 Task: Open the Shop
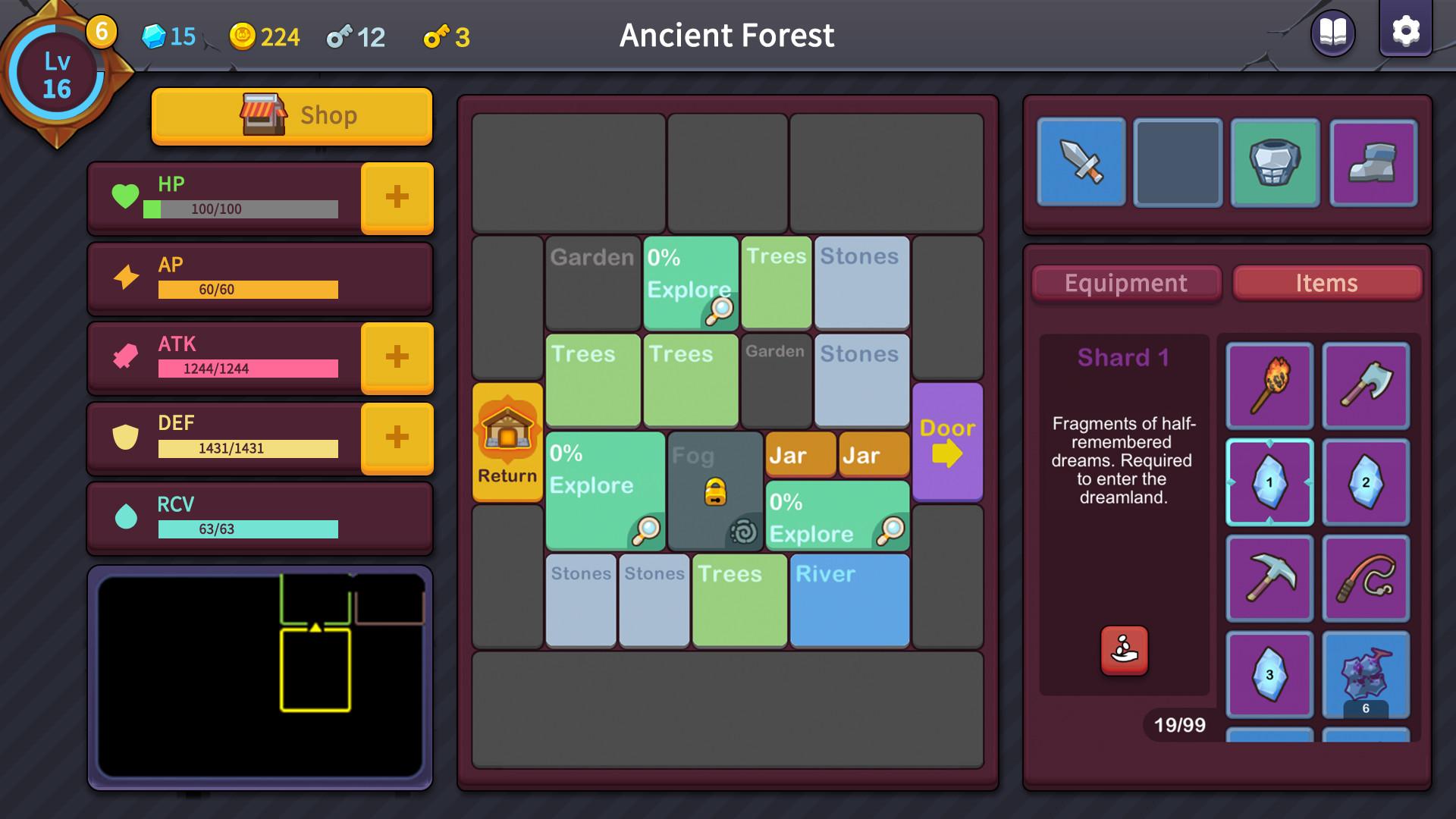292,115
